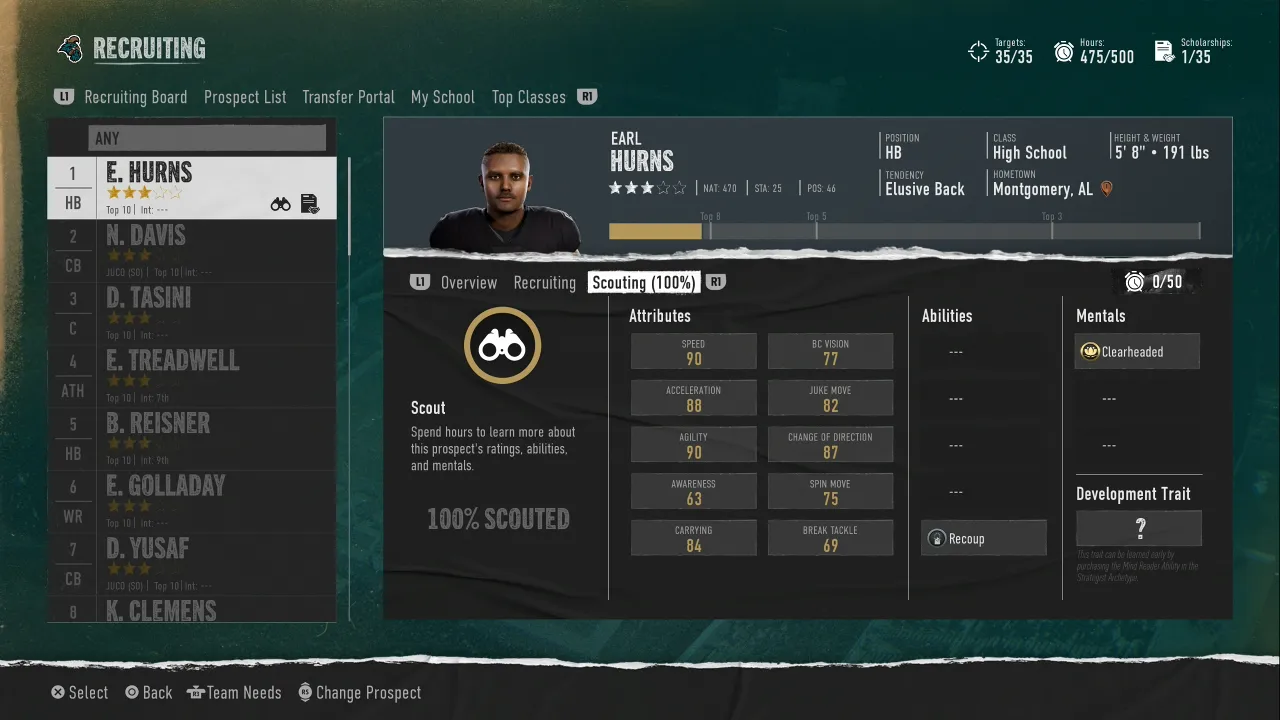Choose E. Golladay from the list
1280x720 pixels.
click(192, 500)
